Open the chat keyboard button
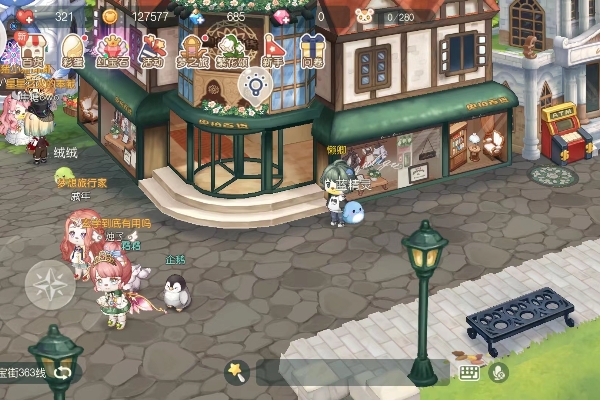600x400 pixels. [x=468, y=372]
